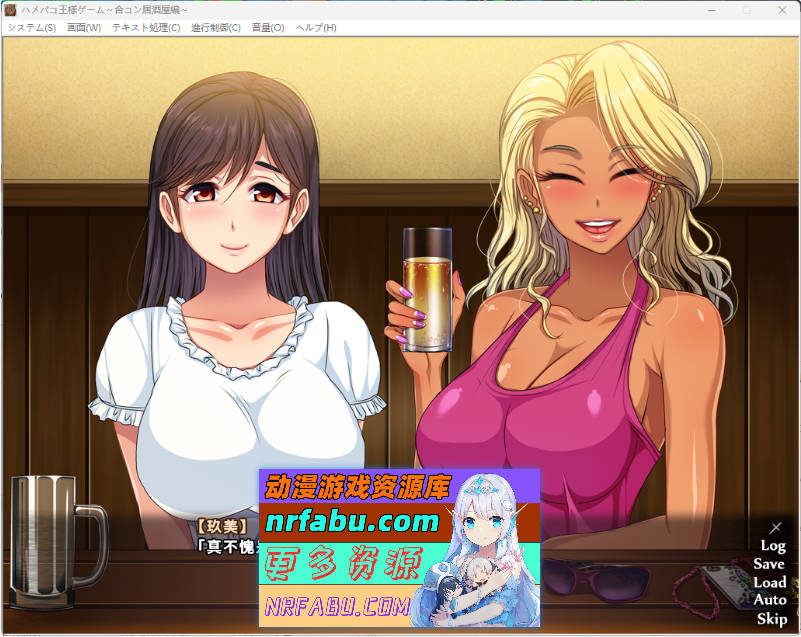Viewport: 801px width, 637px height.
Task: Hide the message window with the X
Action: 775,527
